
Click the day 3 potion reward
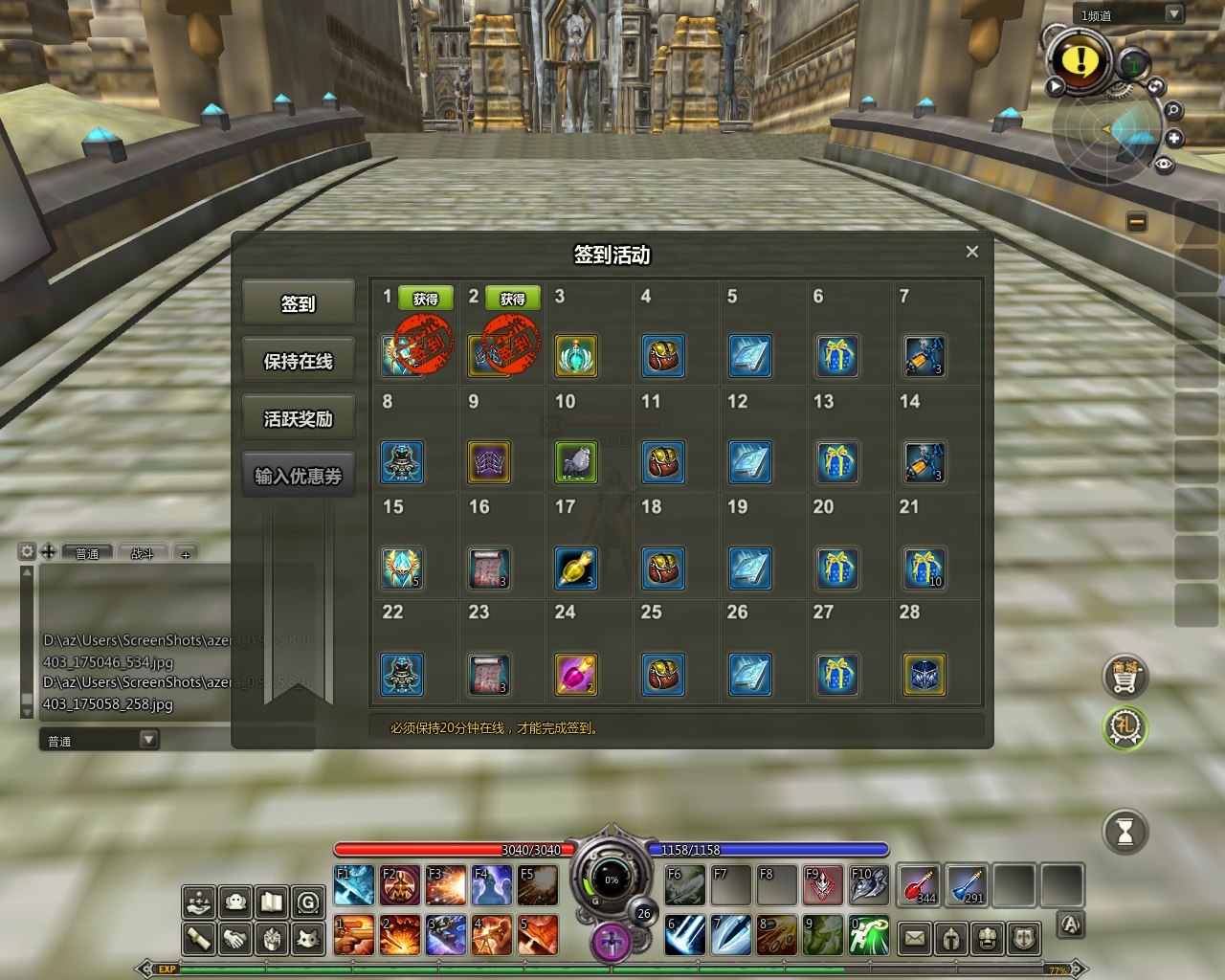576,356
